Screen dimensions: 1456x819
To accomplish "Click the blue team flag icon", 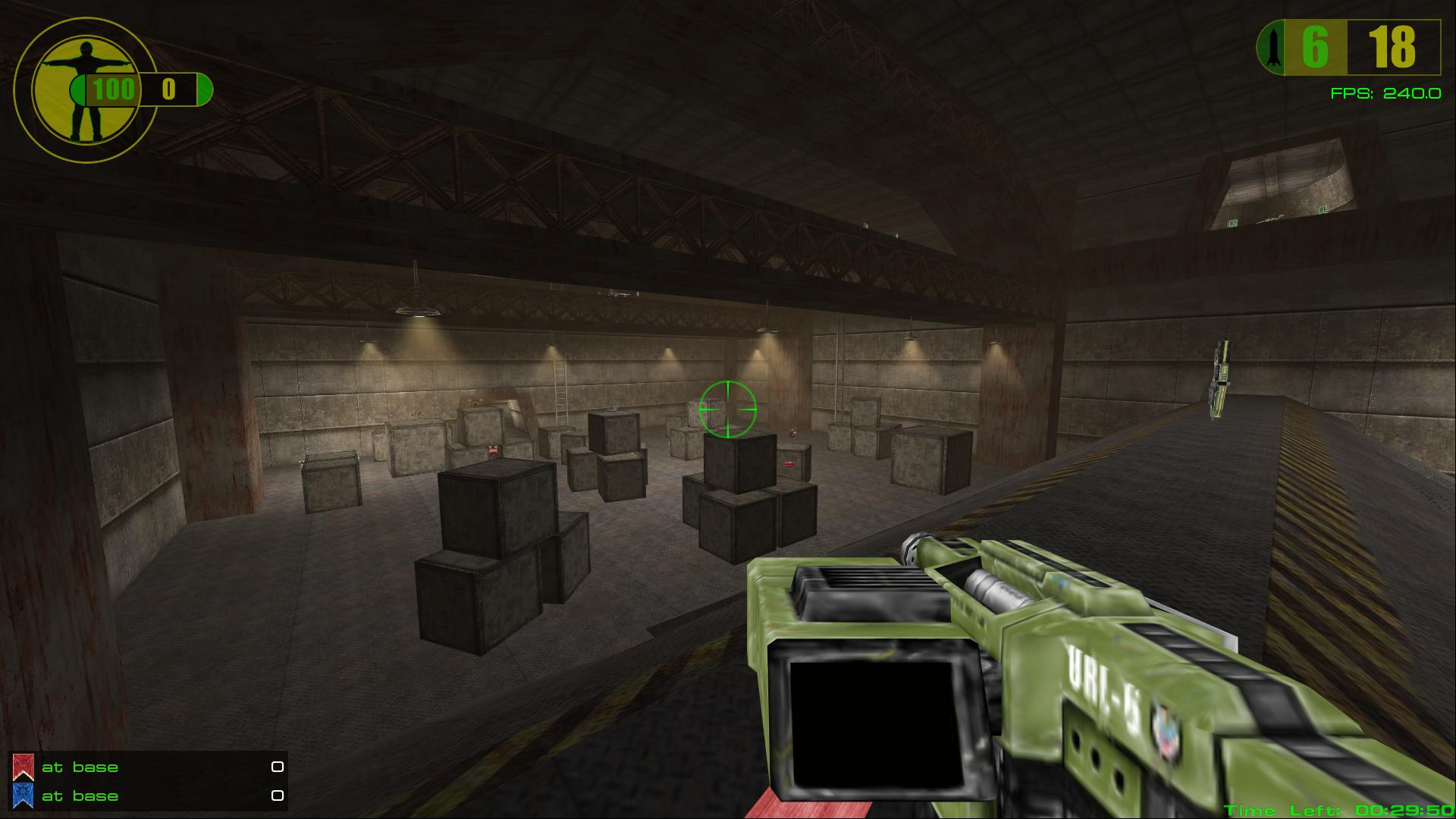I will coord(23,795).
